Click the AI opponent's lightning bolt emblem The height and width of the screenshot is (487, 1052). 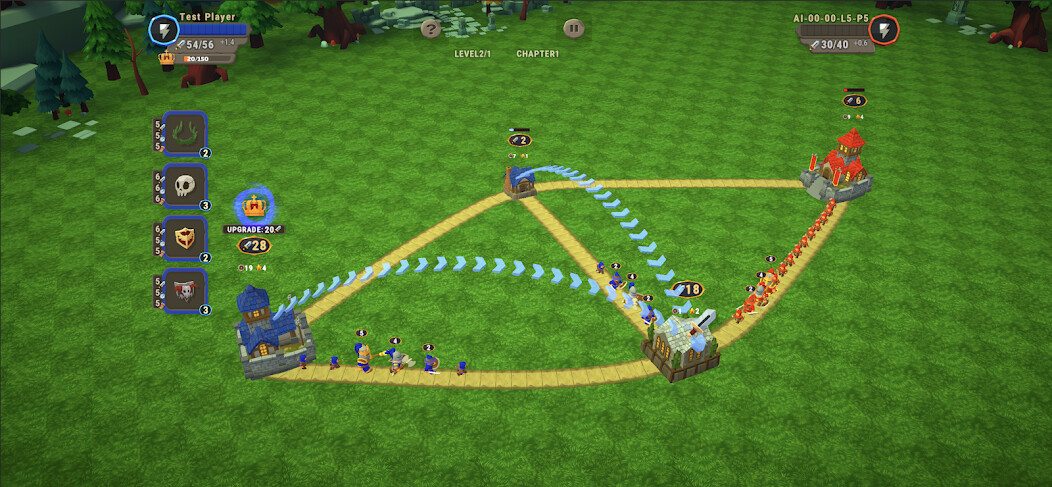883,30
